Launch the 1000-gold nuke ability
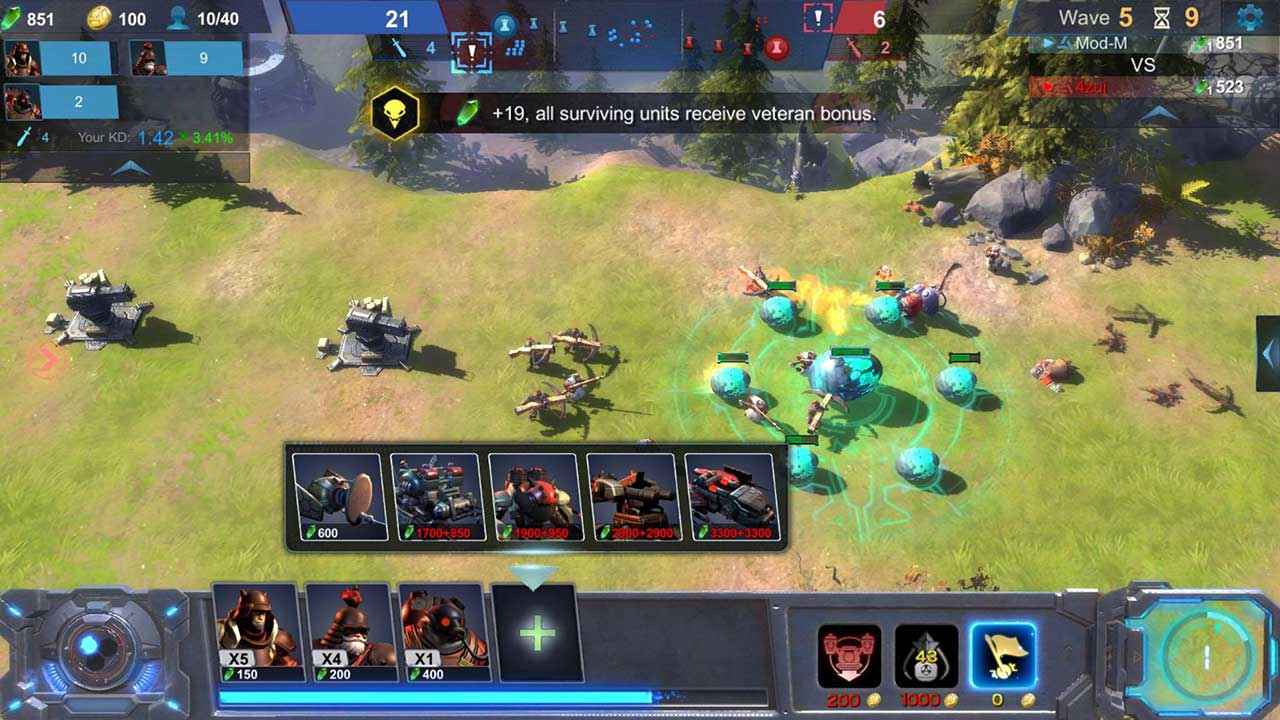Image resolution: width=1280 pixels, height=720 pixels. pos(926,656)
